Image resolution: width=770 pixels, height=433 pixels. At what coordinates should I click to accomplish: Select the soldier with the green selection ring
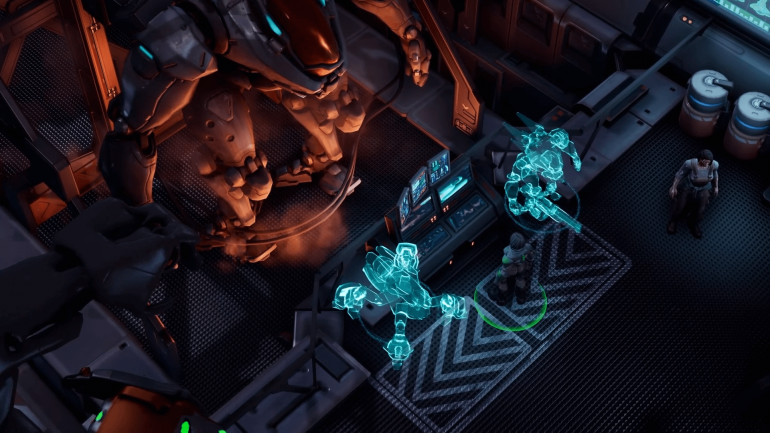click(x=514, y=270)
